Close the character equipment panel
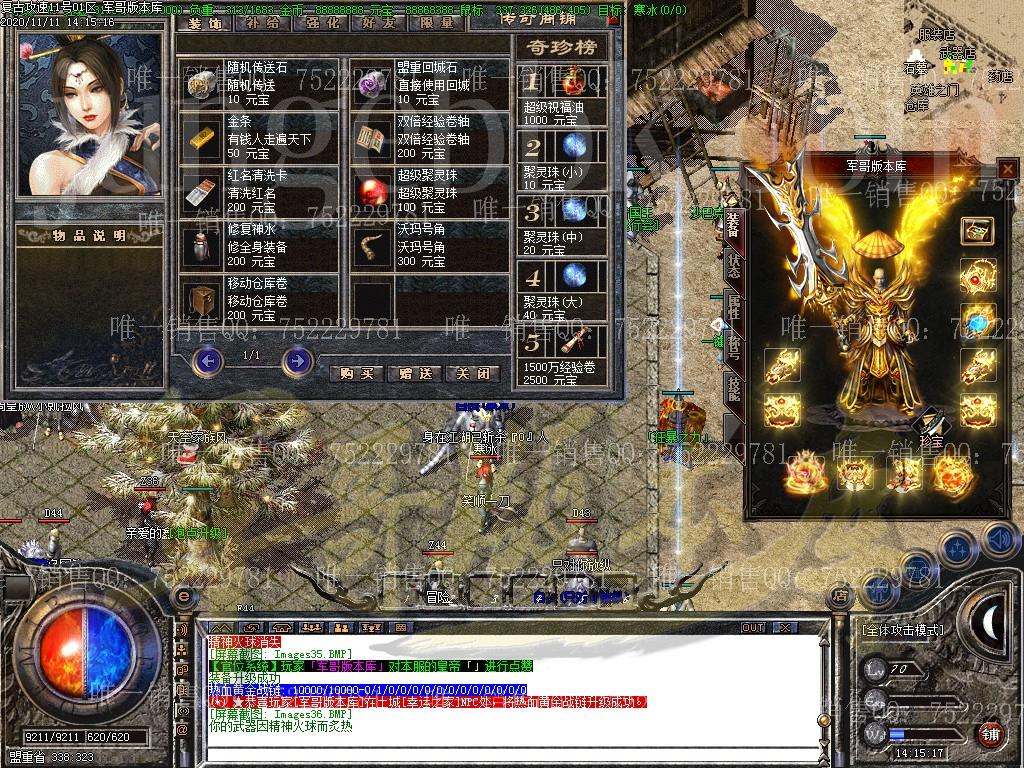 click(1007, 169)
